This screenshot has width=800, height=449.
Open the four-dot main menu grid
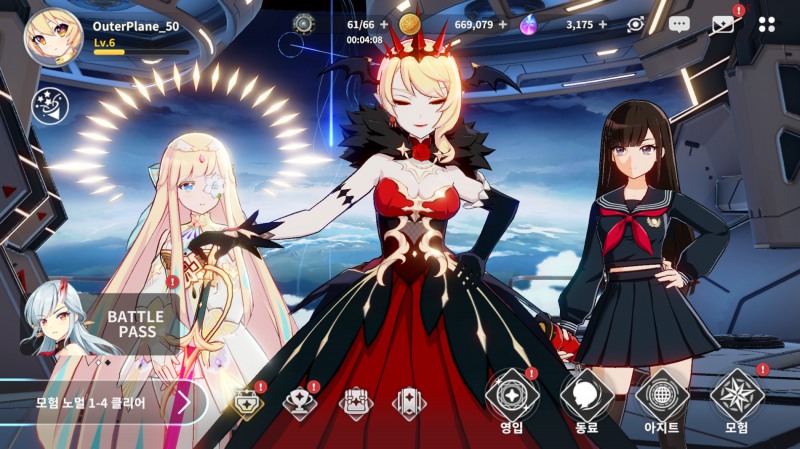coord(766,24)
